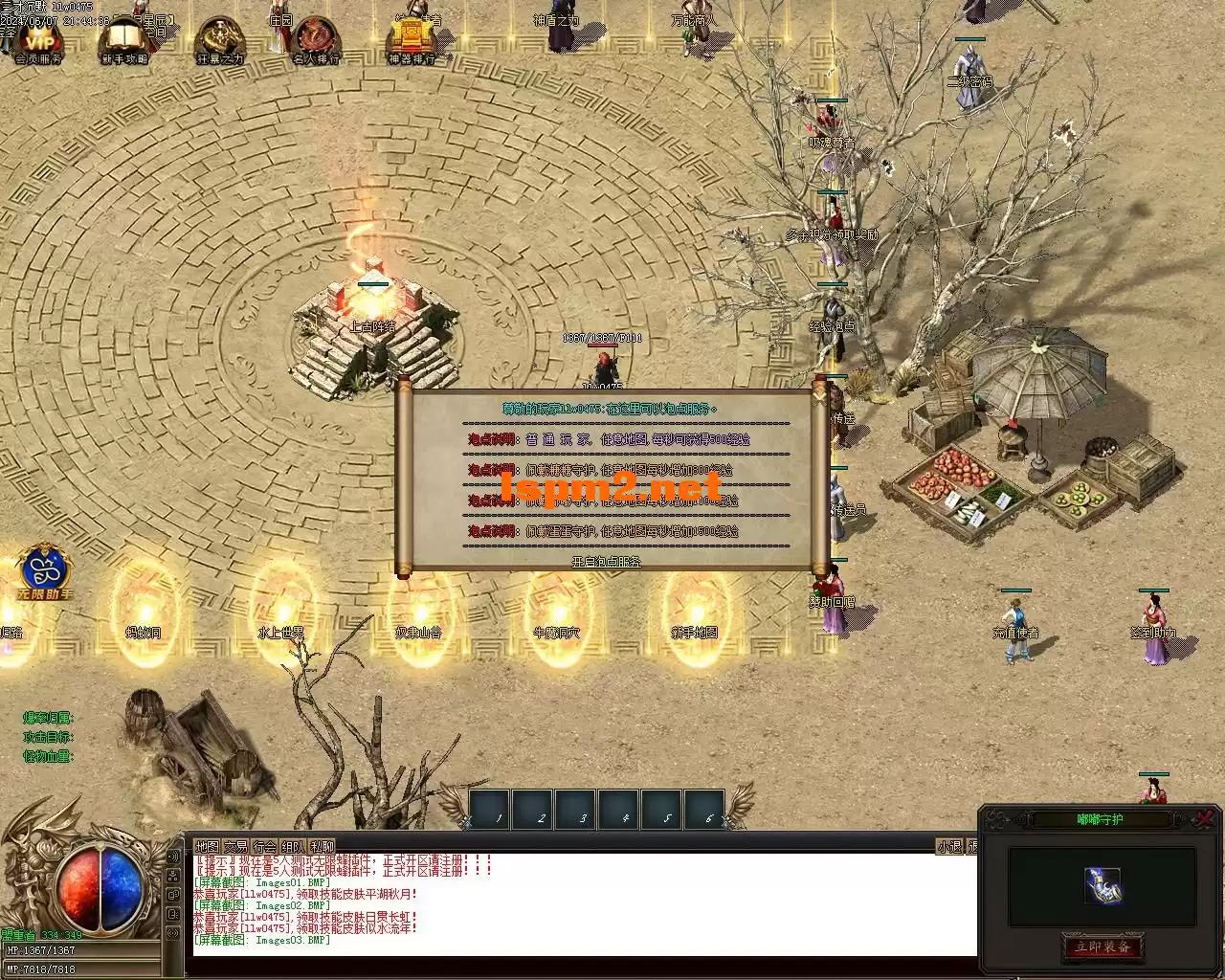Switch to the 行会 guild tab
Viewport: 1225px width, 980px height.
tap(264, 846)
